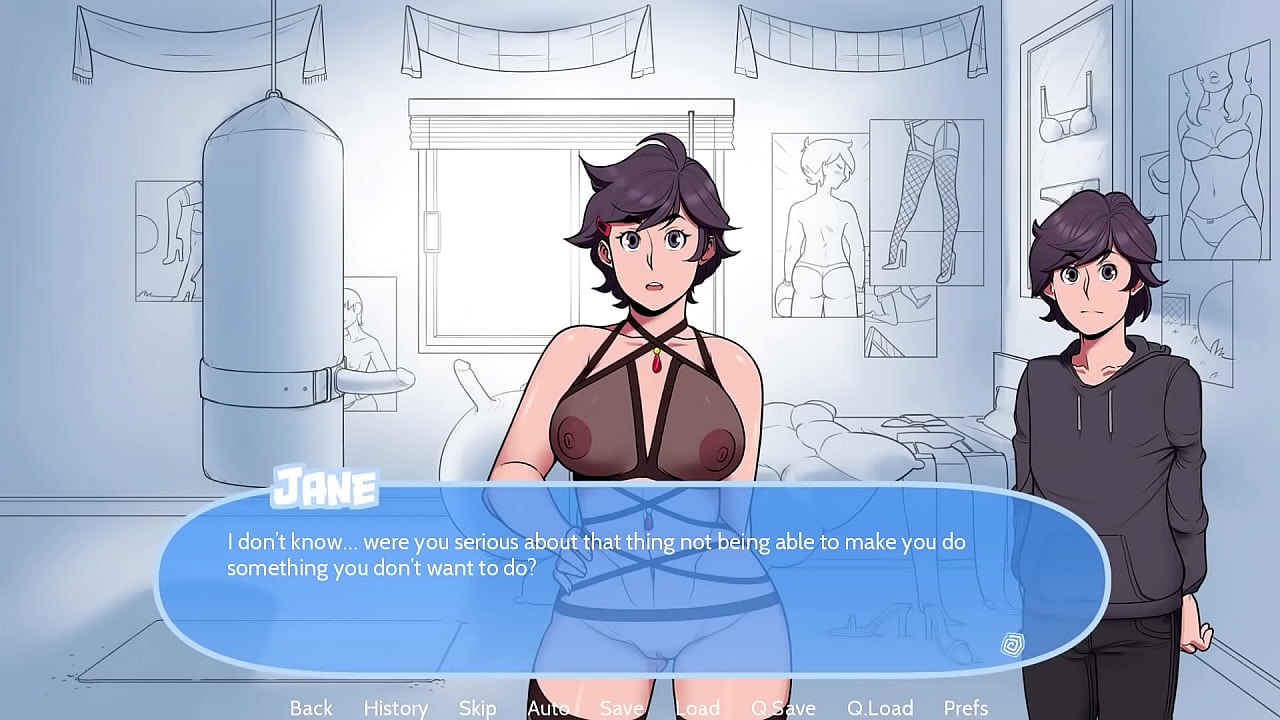This screenshot has width=1280, height=720.
Task: Click Q.Save to quick save
Action: (x=783, y=708)
